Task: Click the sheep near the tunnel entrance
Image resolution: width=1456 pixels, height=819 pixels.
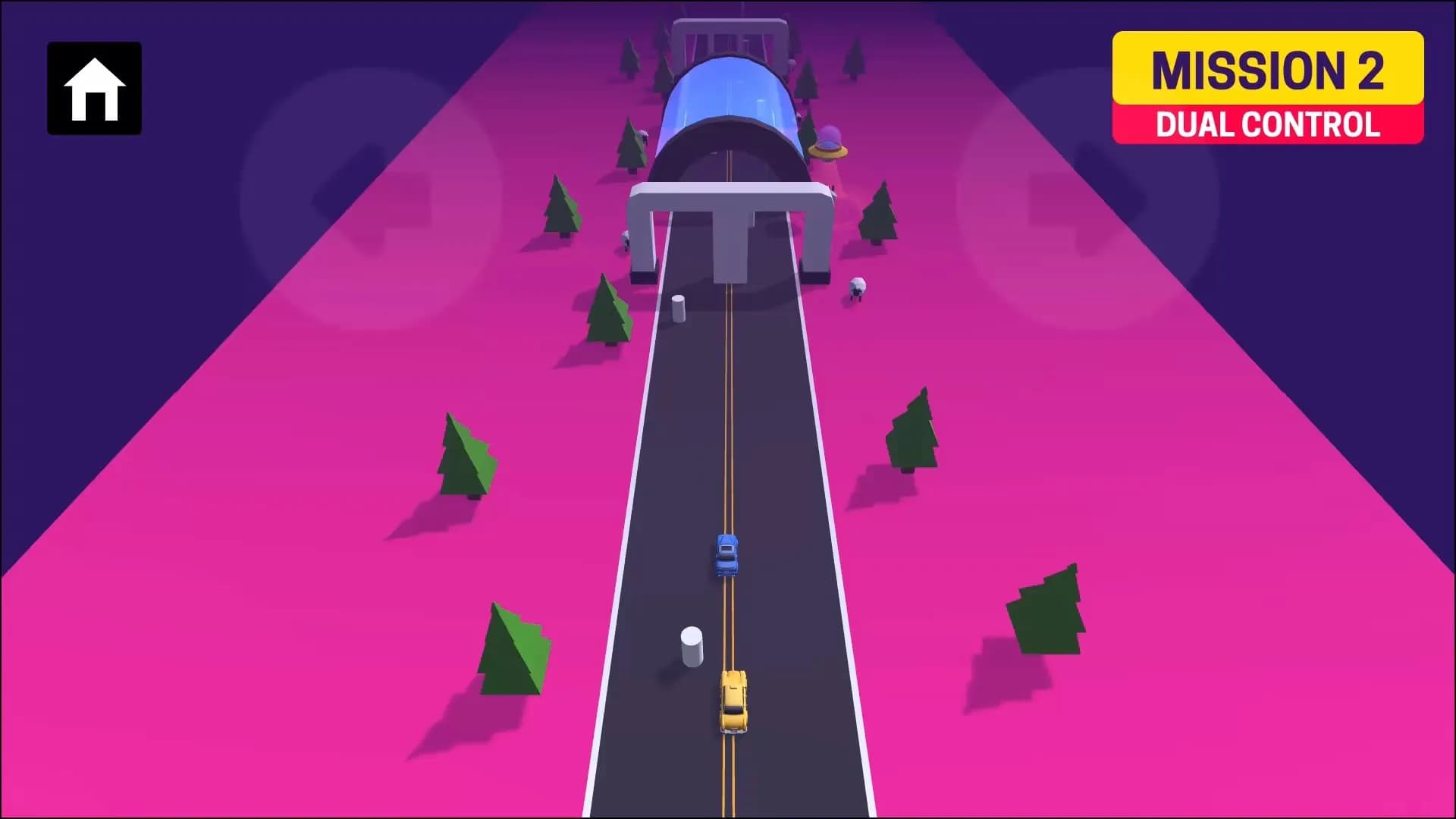Action: (643, 135)
